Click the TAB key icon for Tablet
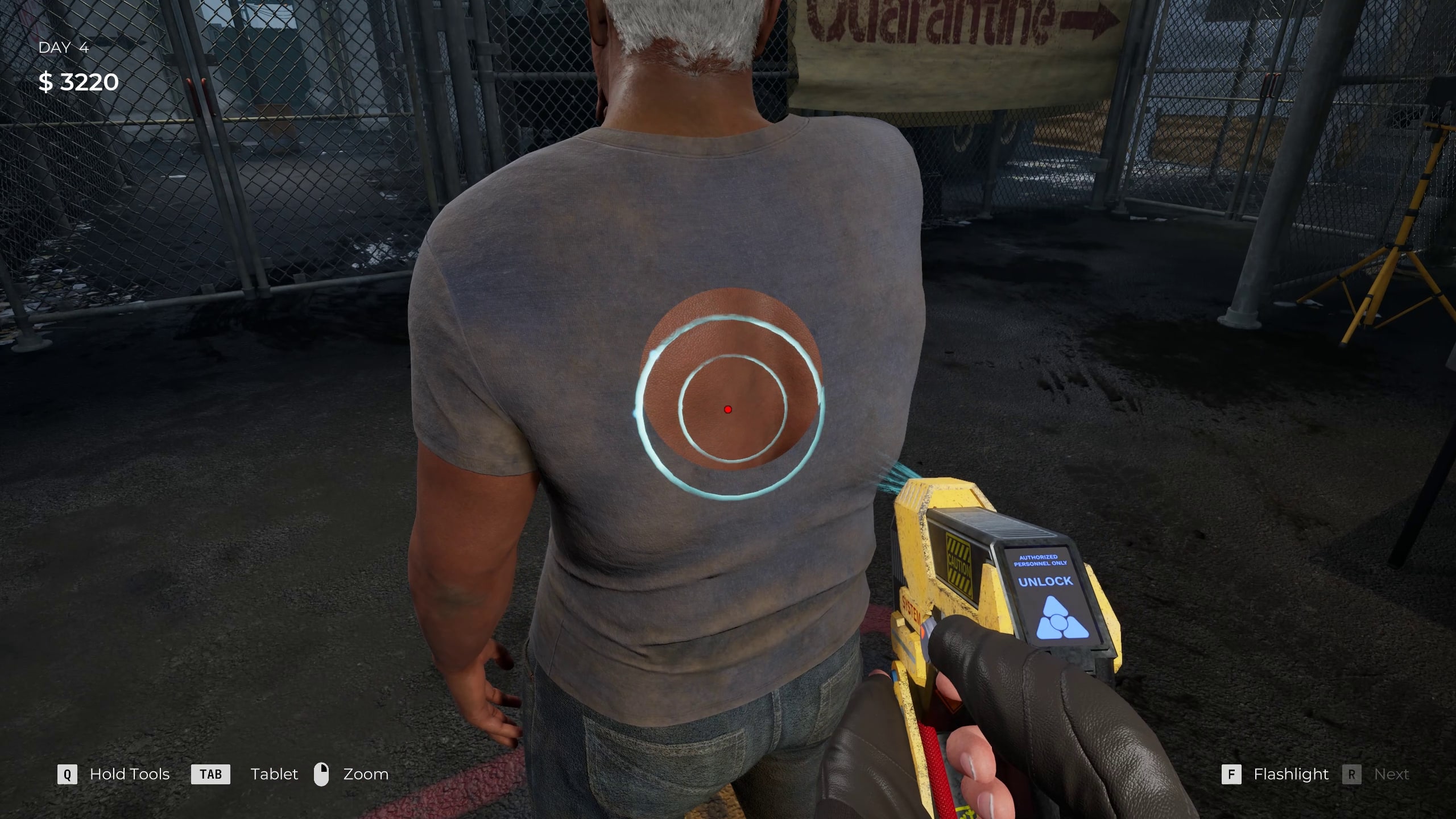The width and height of the screenshot is (1456, 819). point(210,774)
